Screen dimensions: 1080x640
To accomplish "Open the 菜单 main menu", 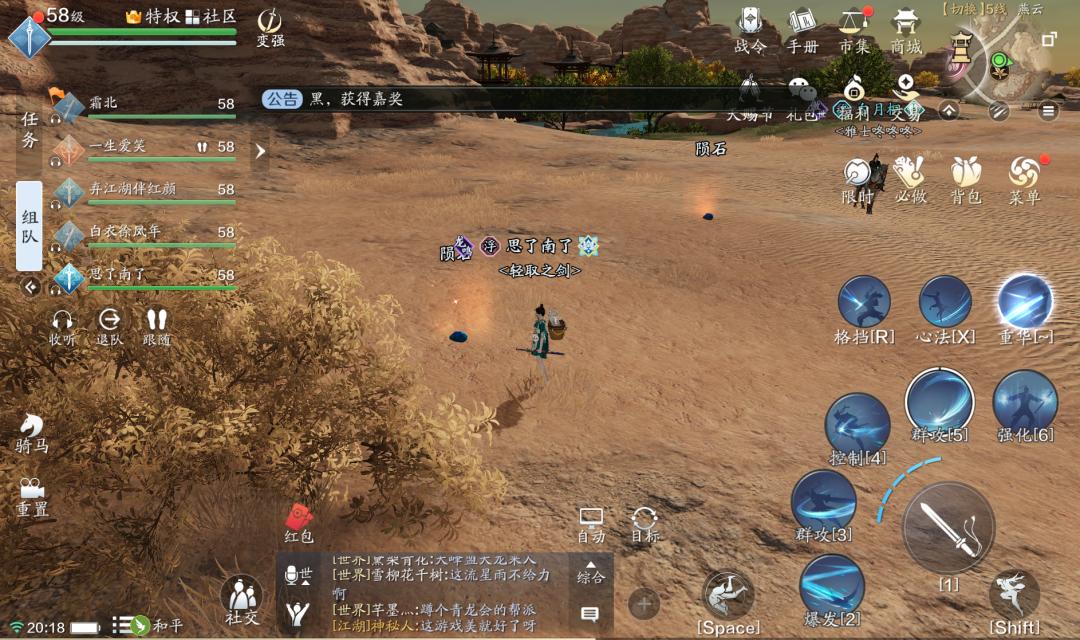I will tap(1024, 179).
